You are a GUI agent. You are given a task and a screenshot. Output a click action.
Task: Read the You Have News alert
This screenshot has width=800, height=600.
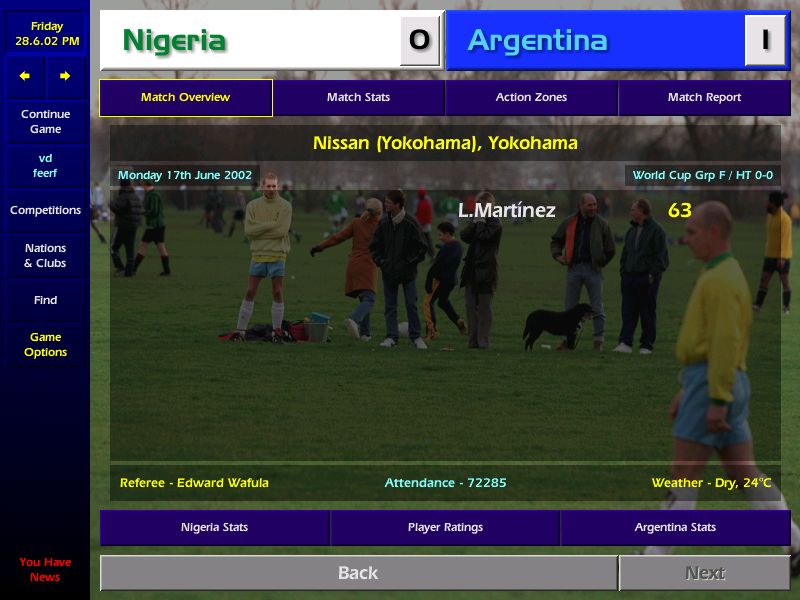45,569
